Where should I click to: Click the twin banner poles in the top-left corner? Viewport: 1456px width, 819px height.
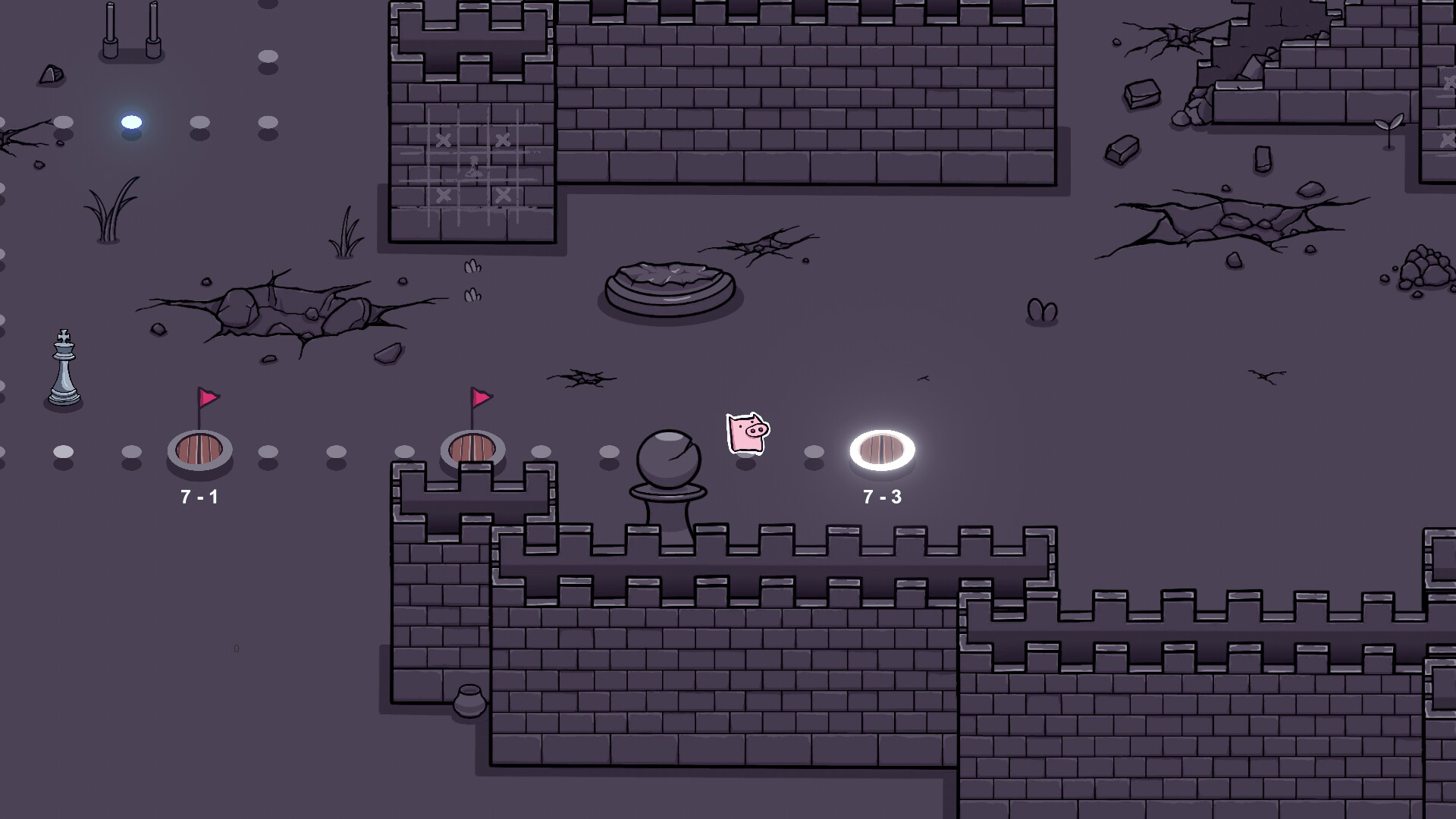[x=133, y=30]
